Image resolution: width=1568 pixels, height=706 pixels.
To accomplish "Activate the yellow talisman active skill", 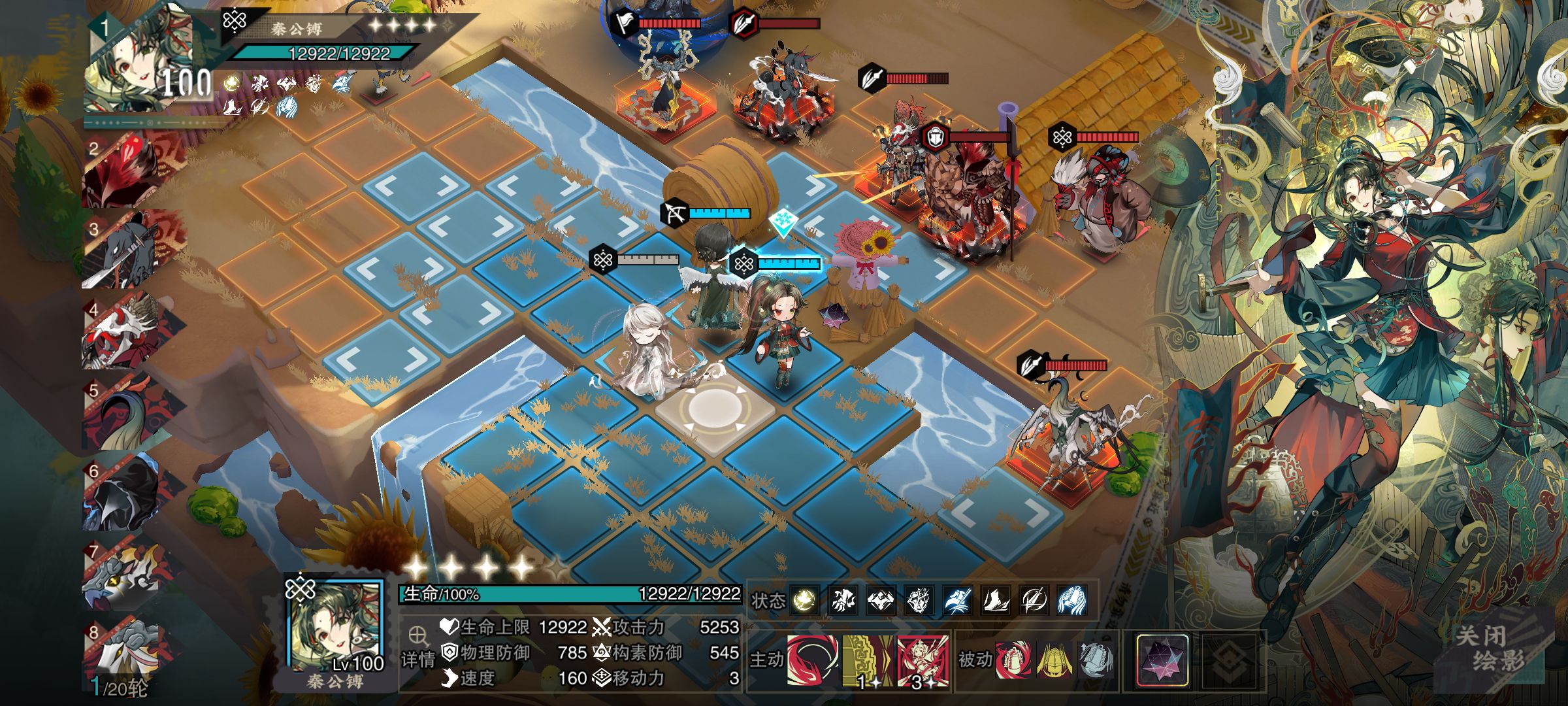I will 867,660.
